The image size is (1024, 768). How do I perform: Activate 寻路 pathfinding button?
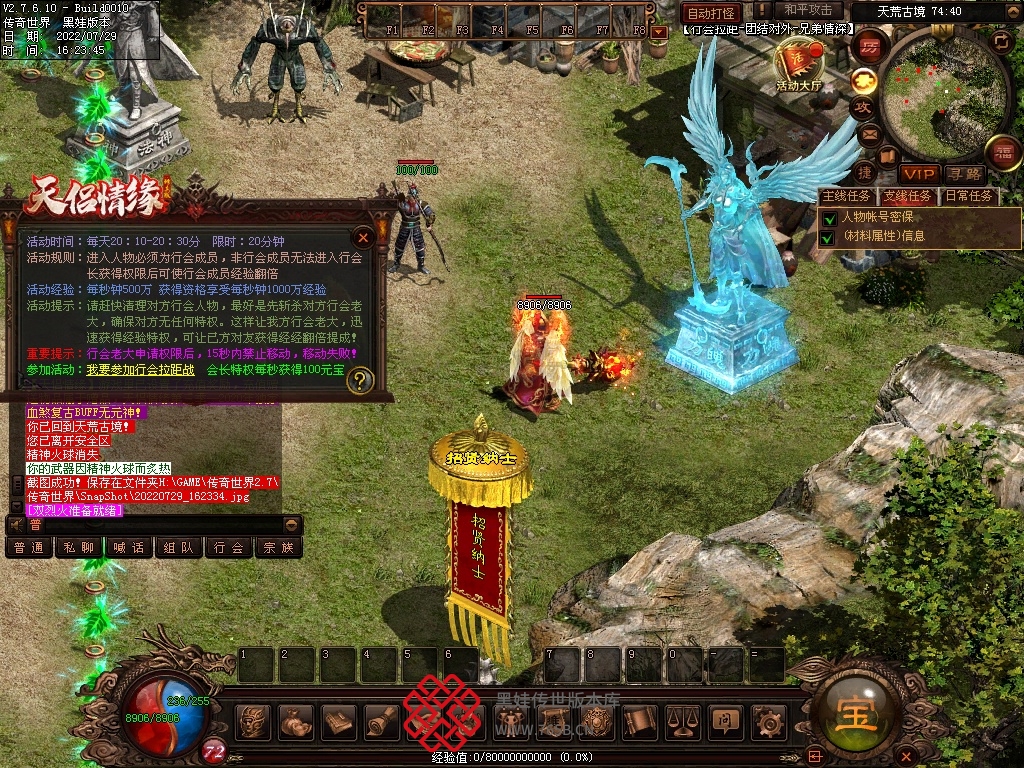tap(965, 173)
